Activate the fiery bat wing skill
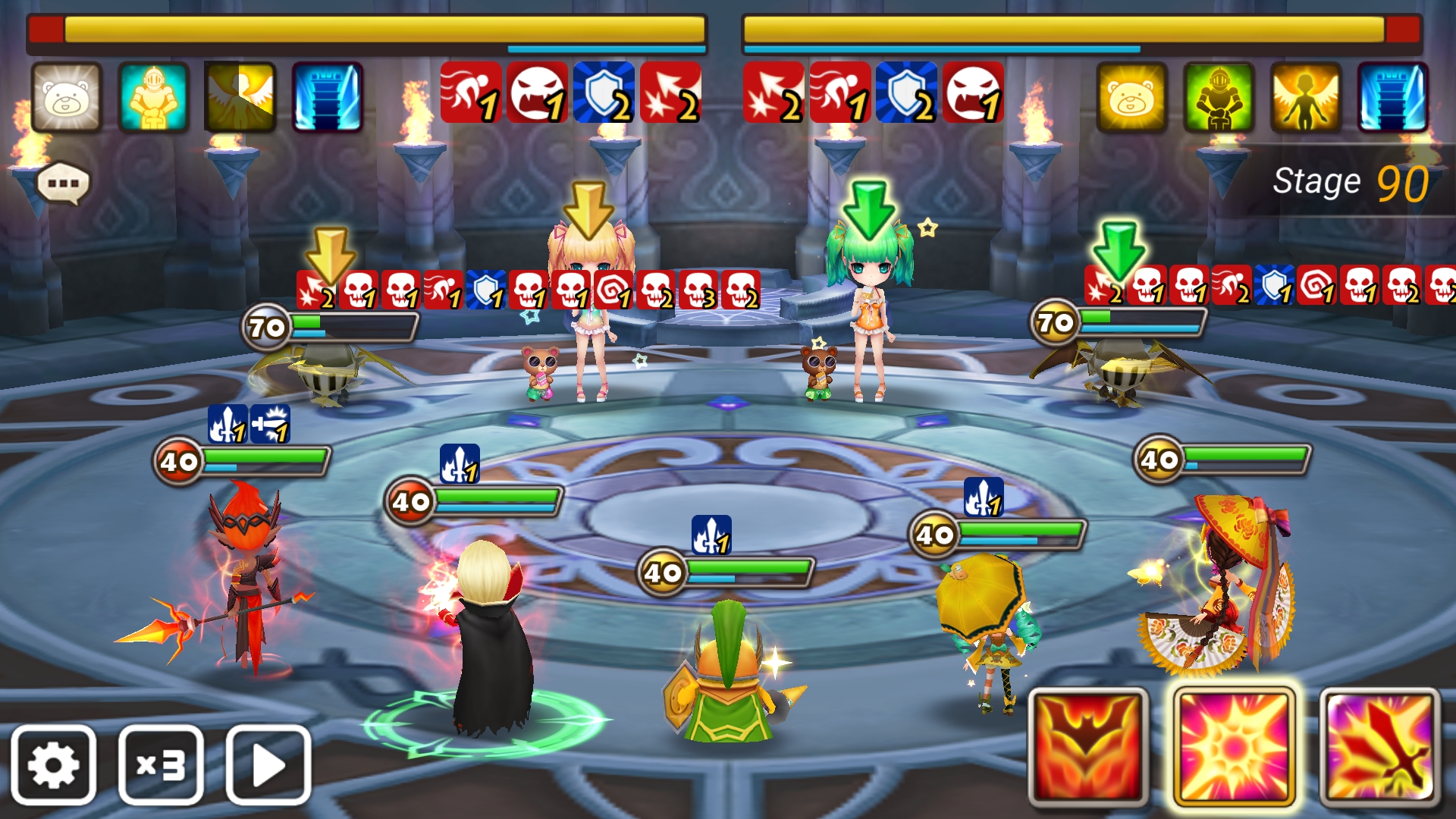1456x819 pixels. [1088, 746]
